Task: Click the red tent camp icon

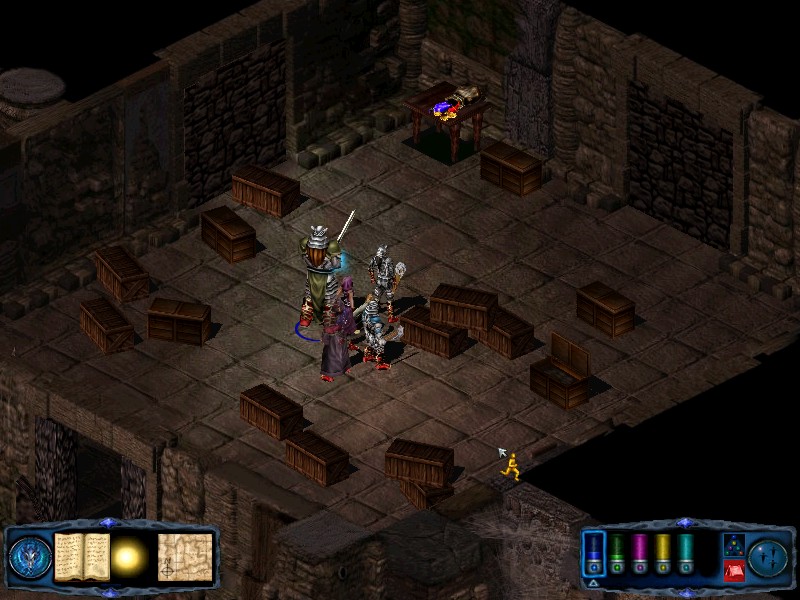Action: (x=733, y=570)
